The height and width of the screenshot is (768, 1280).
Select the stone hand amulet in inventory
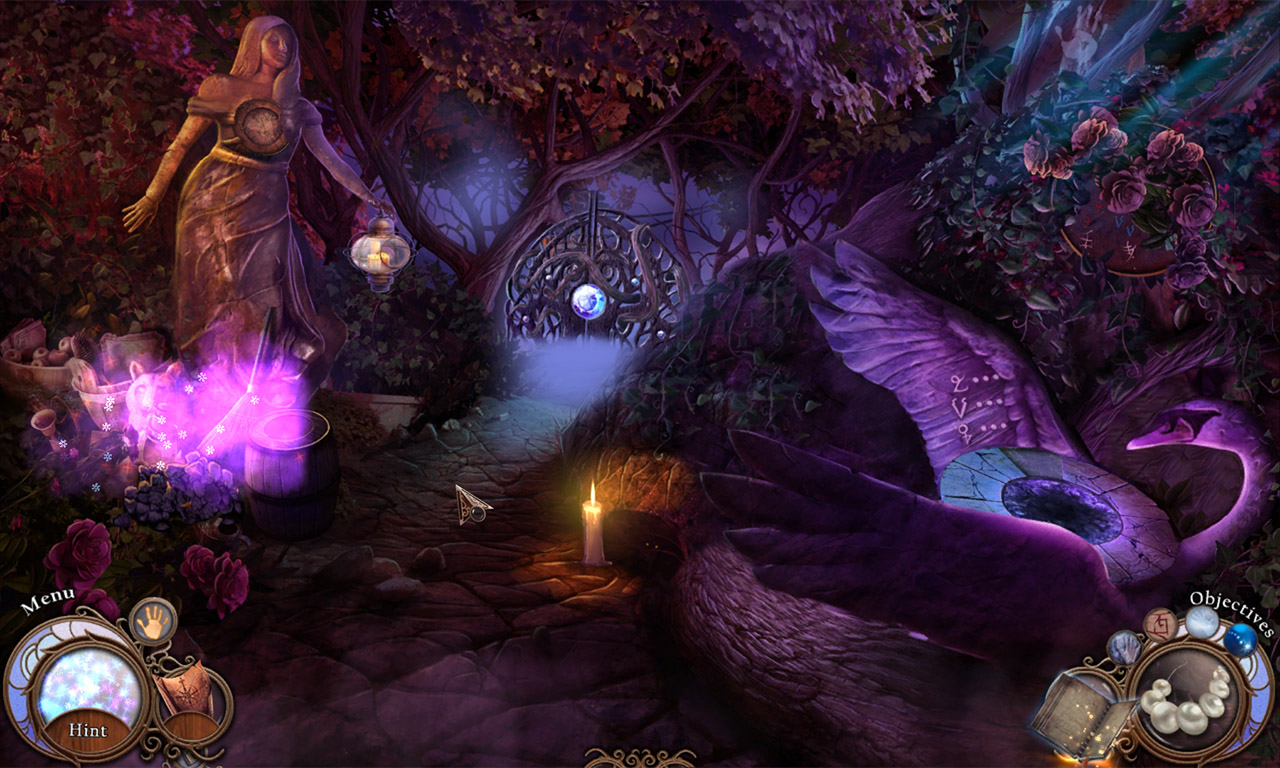click(x=1125, y=648)
